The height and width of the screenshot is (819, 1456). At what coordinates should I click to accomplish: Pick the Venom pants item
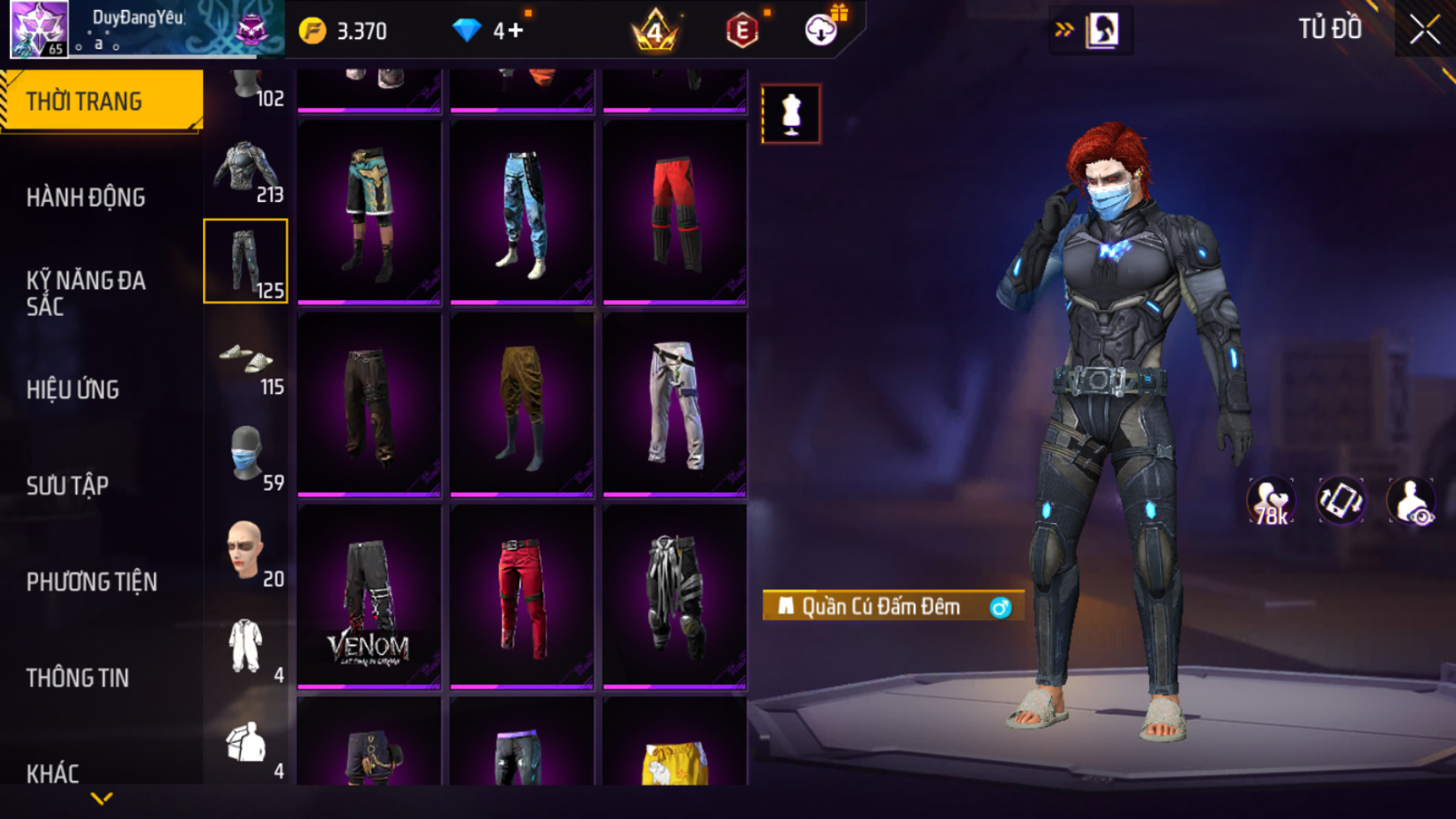(x=368, y=597)
